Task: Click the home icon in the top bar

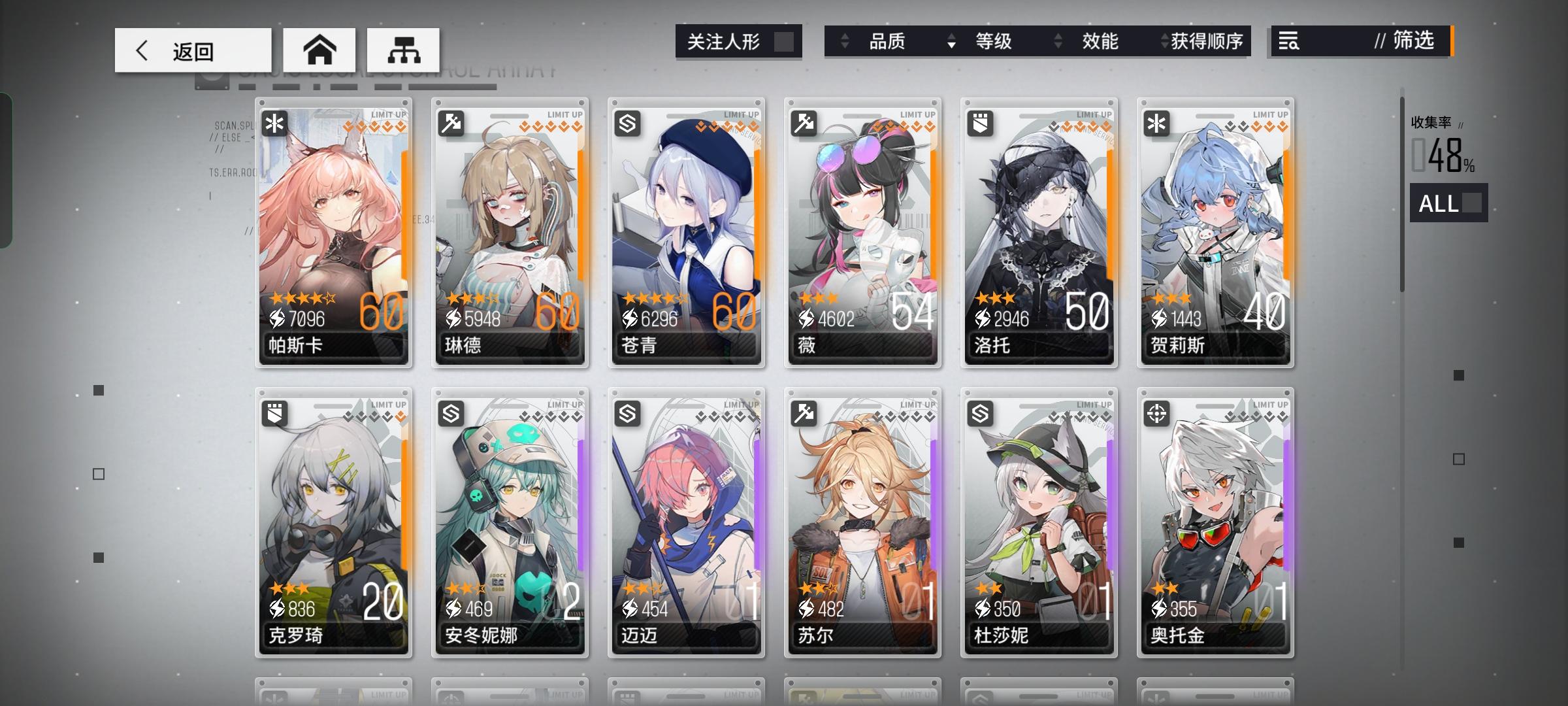Action: coord(319,49)
